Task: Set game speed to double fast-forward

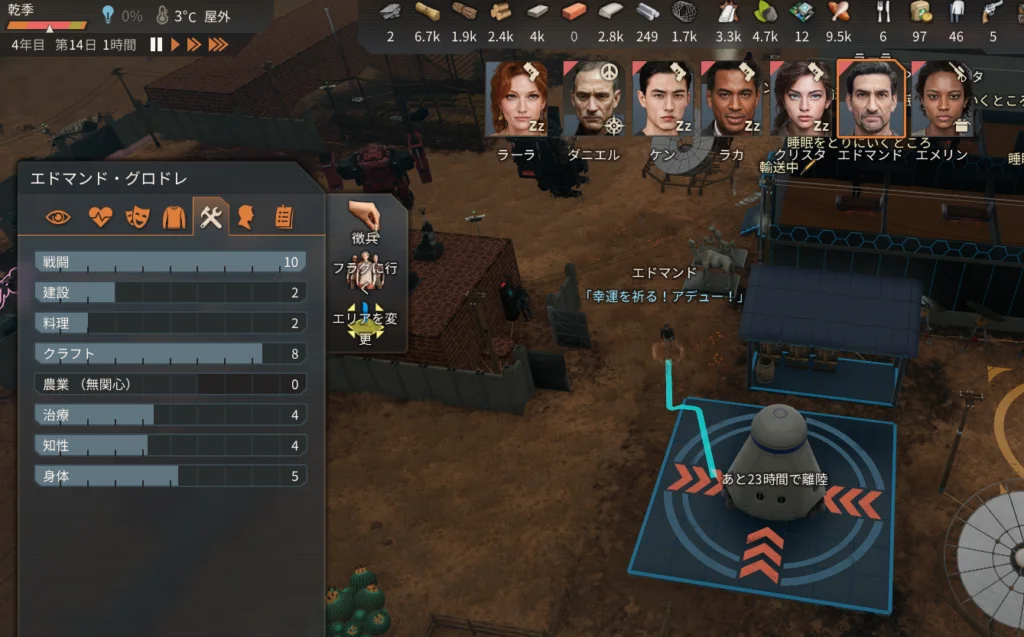Action: [194, 45]
